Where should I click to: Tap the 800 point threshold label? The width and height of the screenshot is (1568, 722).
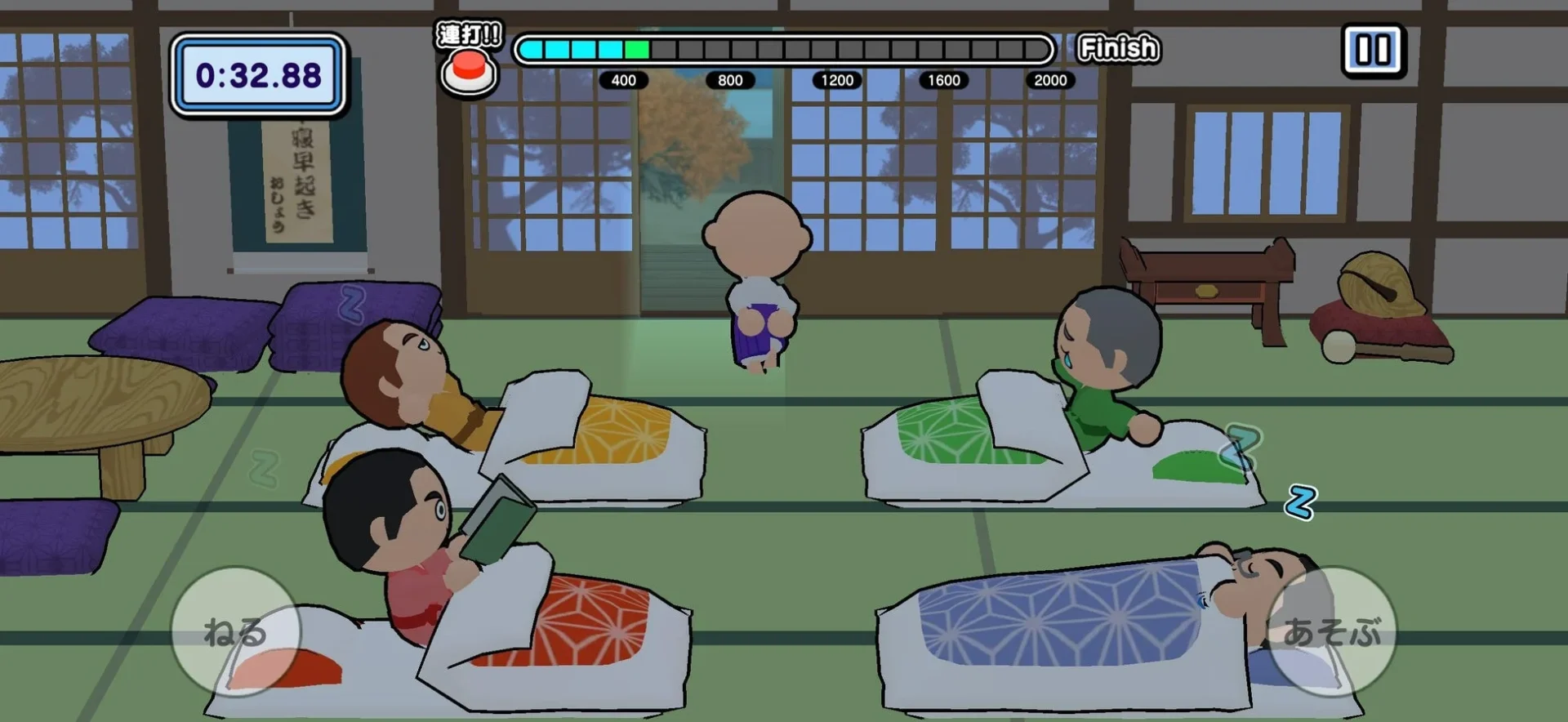pos(731,81)
